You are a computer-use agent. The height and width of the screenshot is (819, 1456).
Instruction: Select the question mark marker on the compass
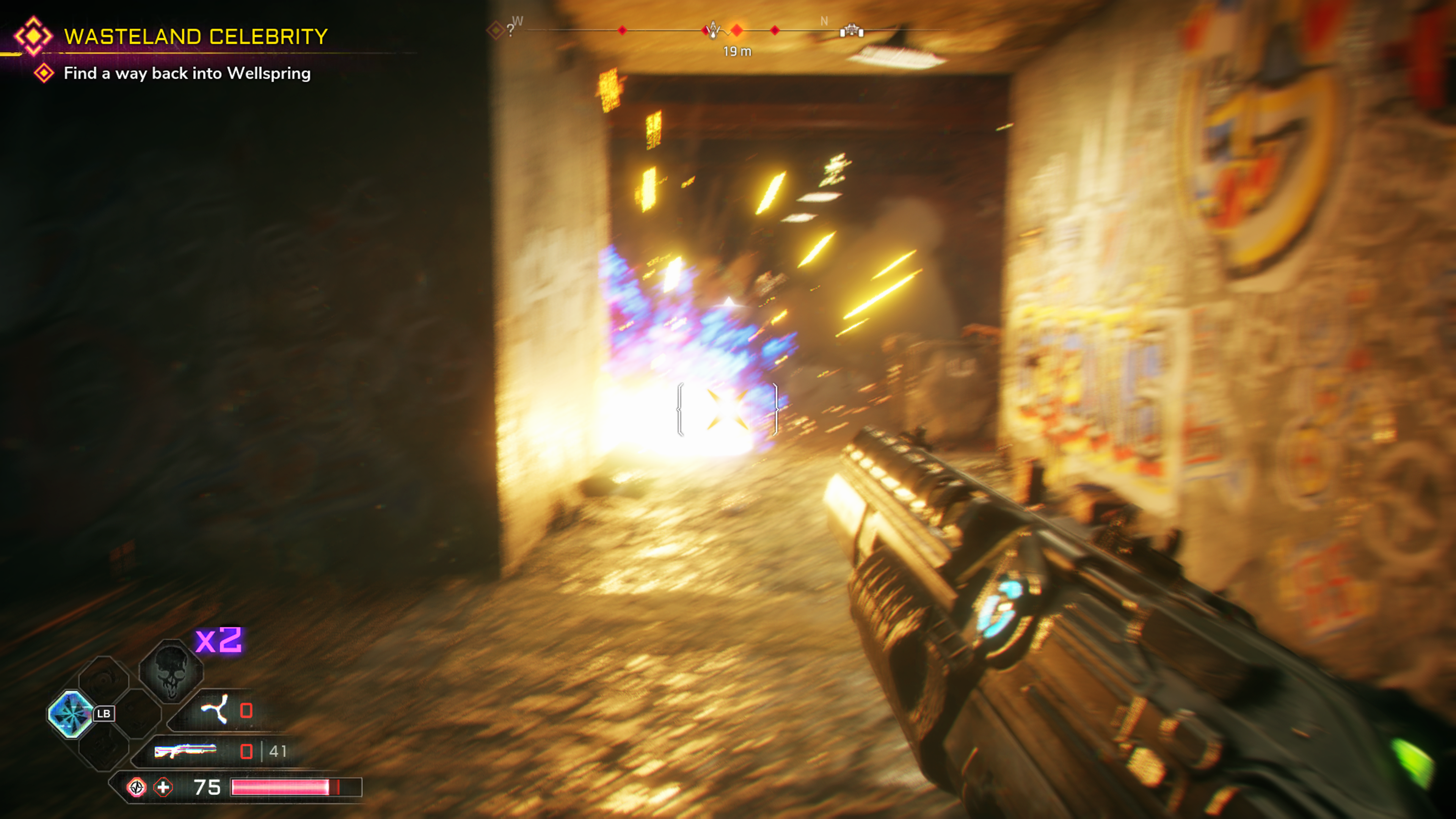510,30
